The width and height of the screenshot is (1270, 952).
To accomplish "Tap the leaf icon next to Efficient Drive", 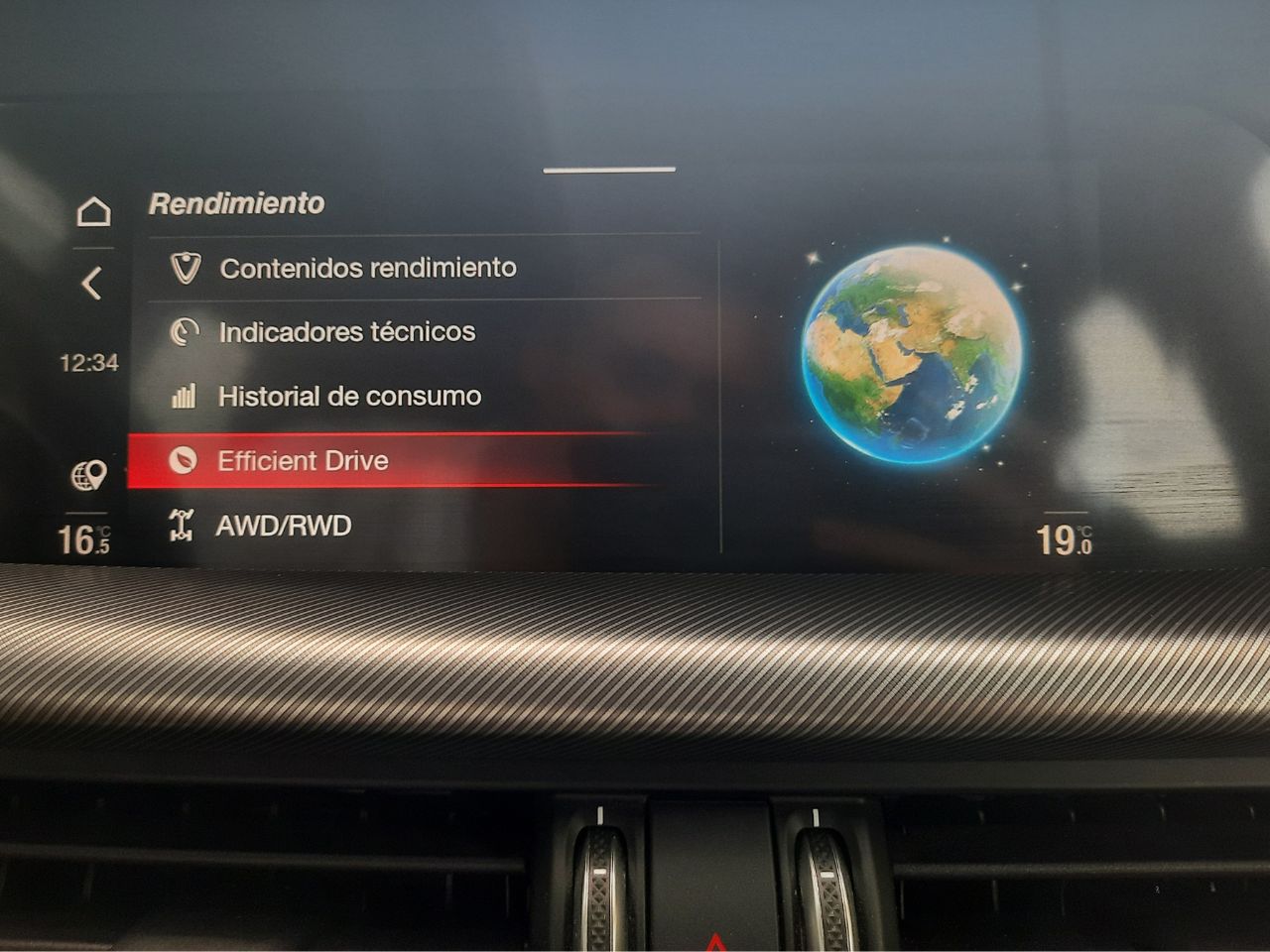I will [185, 460].
